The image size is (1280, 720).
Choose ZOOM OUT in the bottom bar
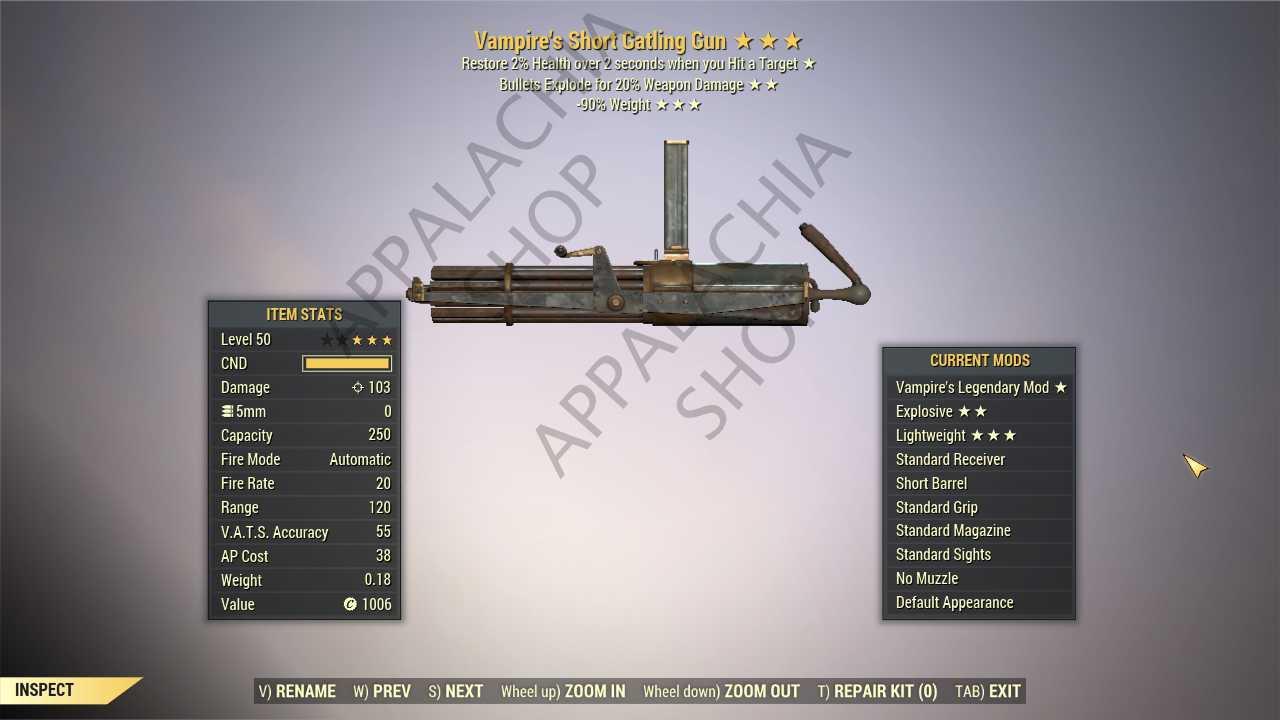point(721,691)
